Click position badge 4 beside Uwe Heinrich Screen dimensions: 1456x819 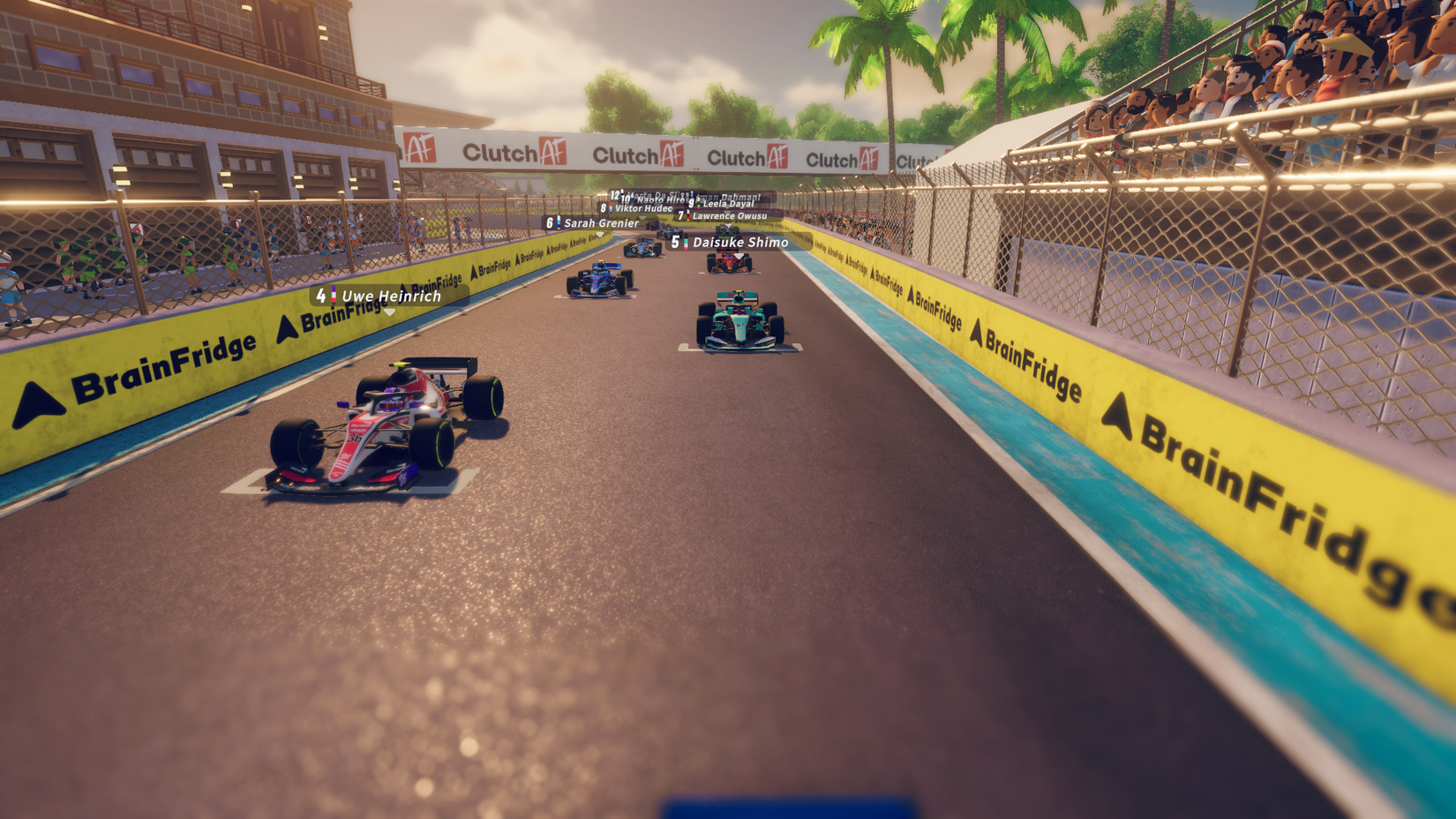[322, 296]
